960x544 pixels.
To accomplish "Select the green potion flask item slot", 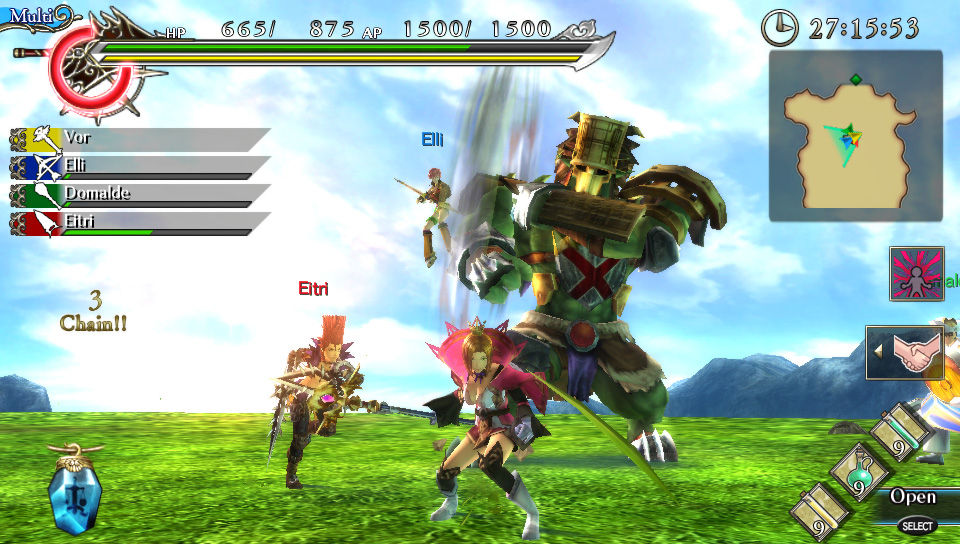I will point(856,470).
